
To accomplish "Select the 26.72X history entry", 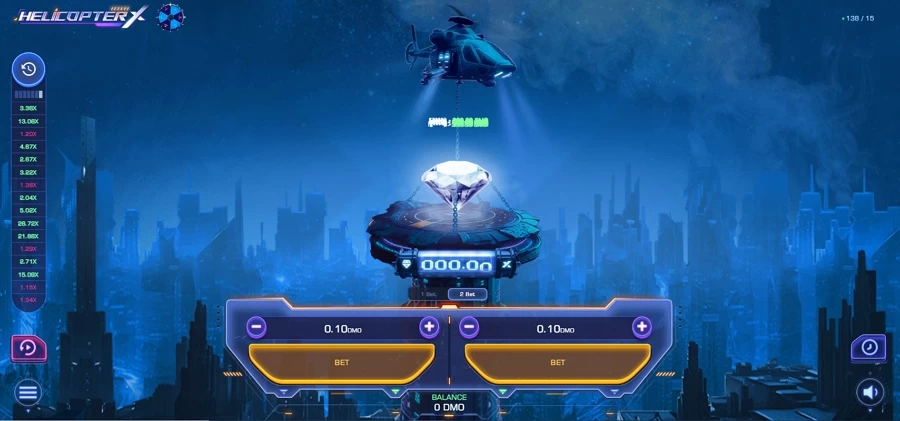I will [x=28, y=223].
